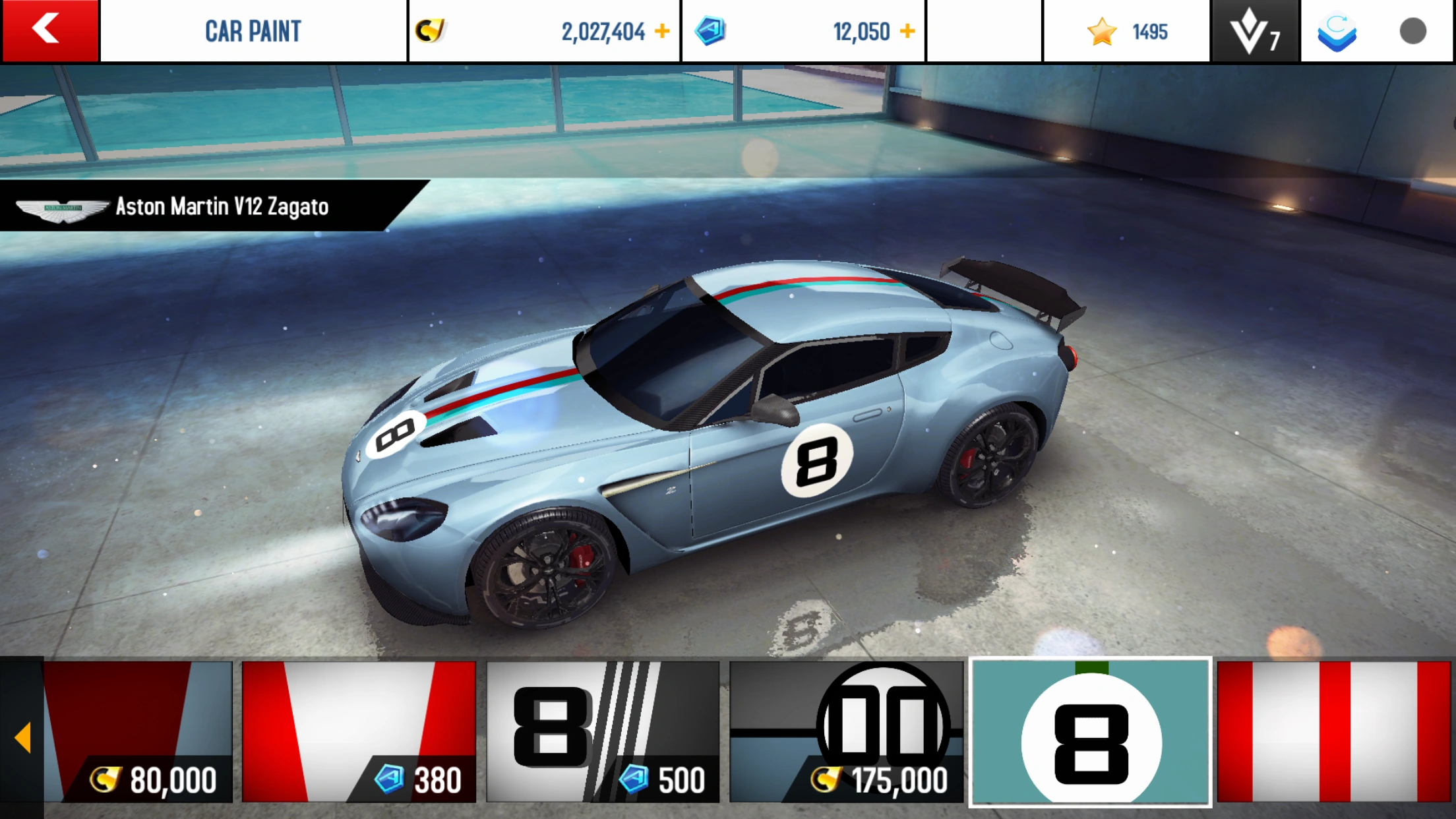Pick the striped number 8 decal for 500 tokens
Image resolution: width=1456 pixels, height=819 pixels.
point(603,732)
